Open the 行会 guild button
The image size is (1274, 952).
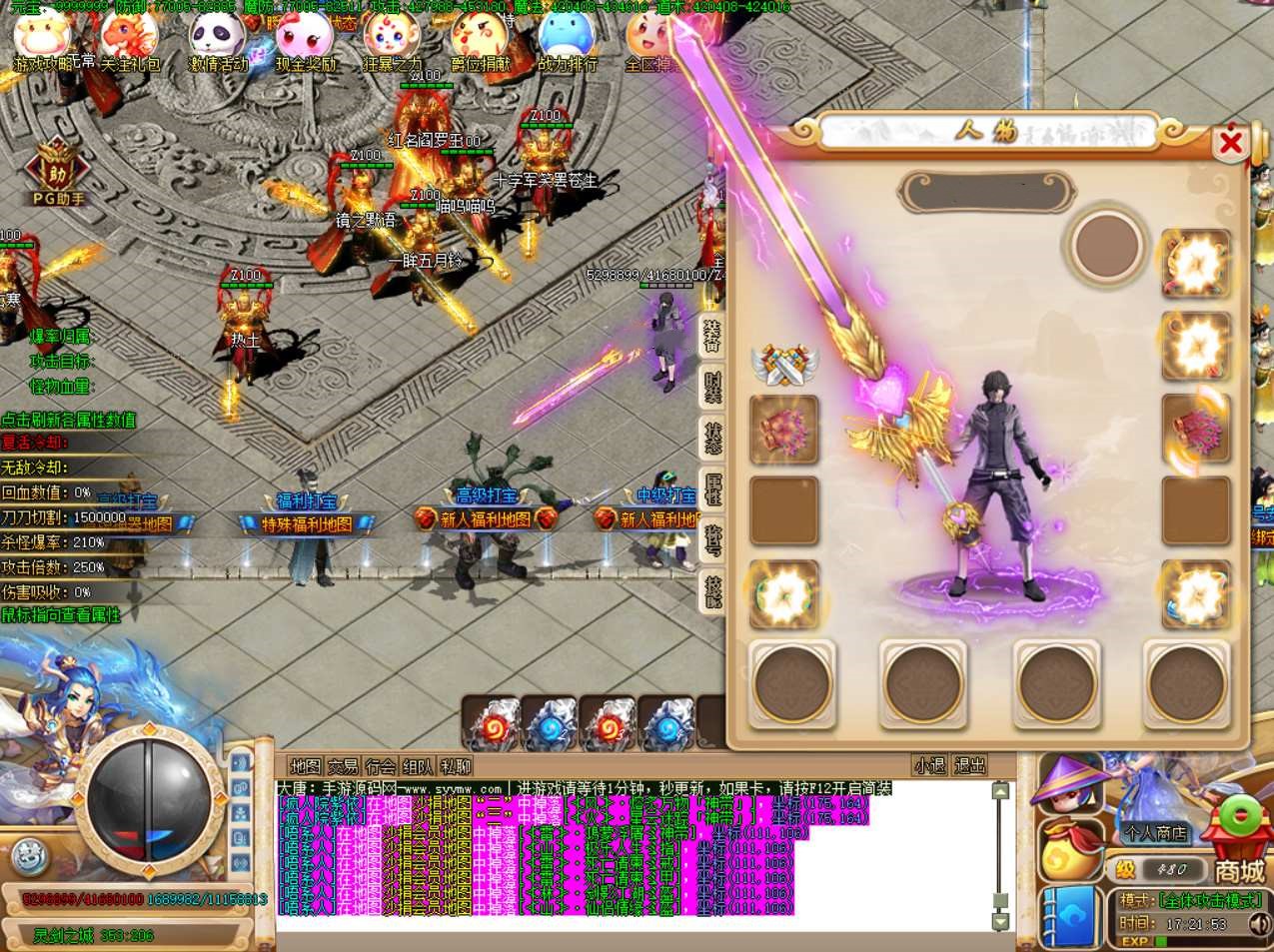380,766
